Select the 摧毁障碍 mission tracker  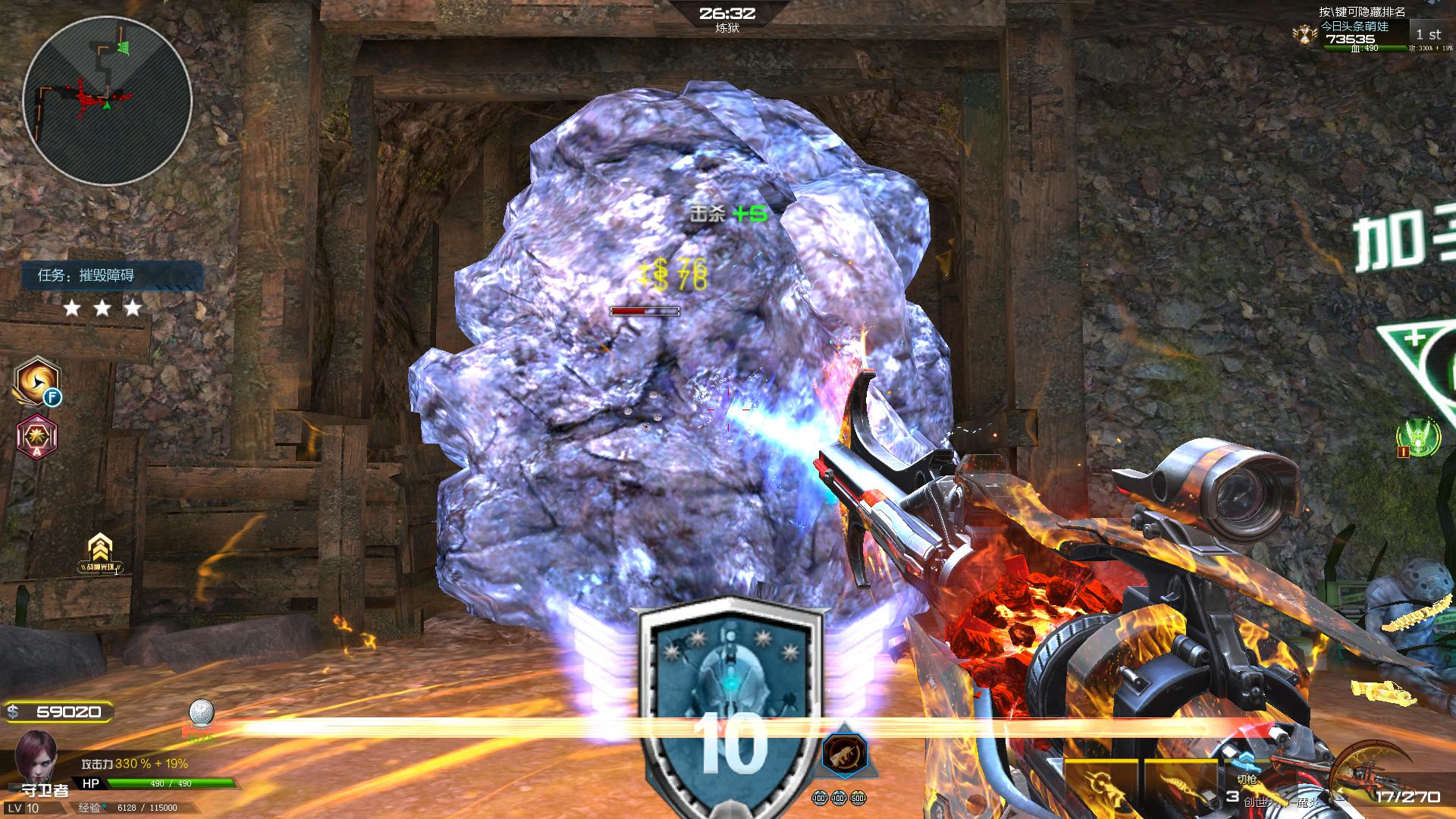tap(114, 275)
